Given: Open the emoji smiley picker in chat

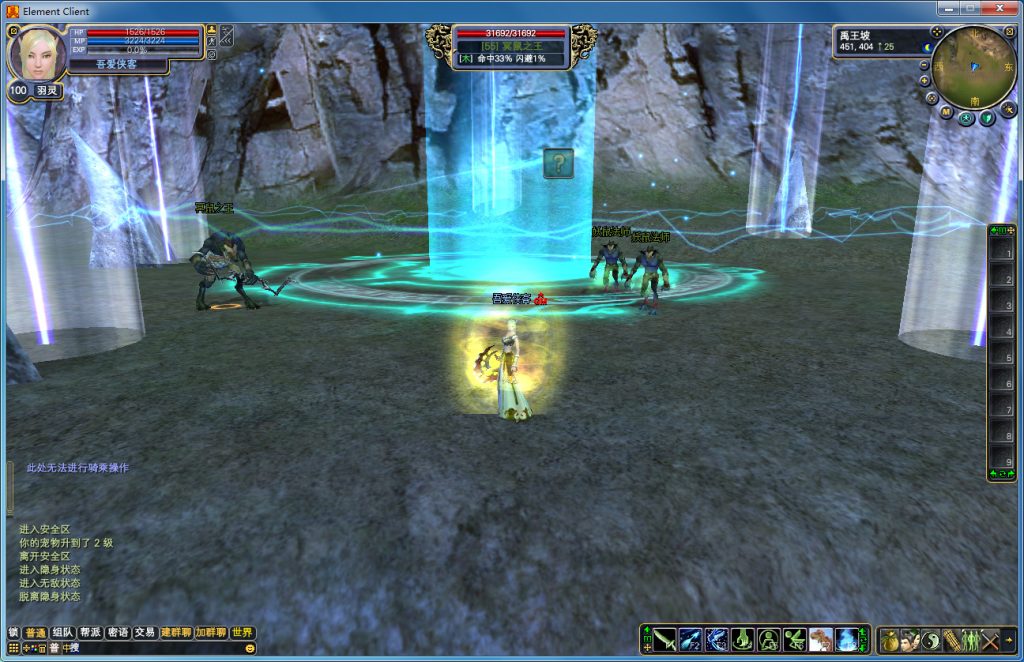Looking at the screenshot, I should click(250, 648).
